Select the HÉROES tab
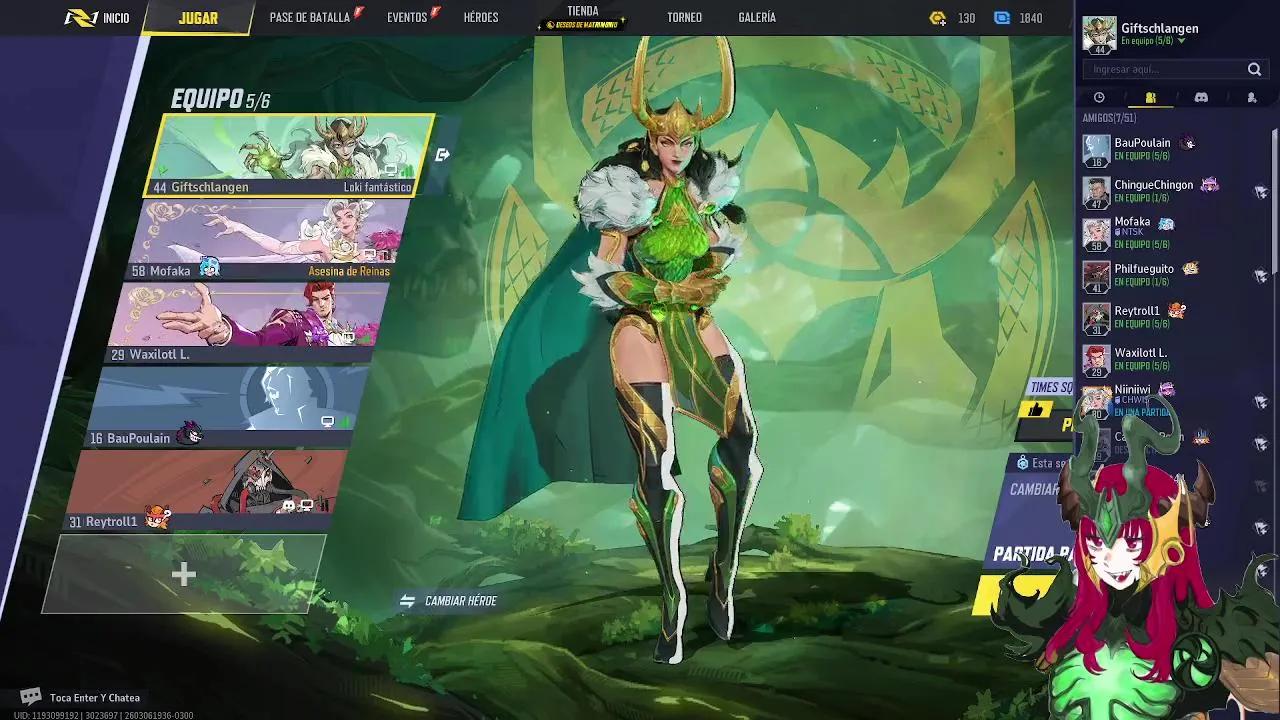The width and height of the screenshot is (1280, 720). [481, 17]
